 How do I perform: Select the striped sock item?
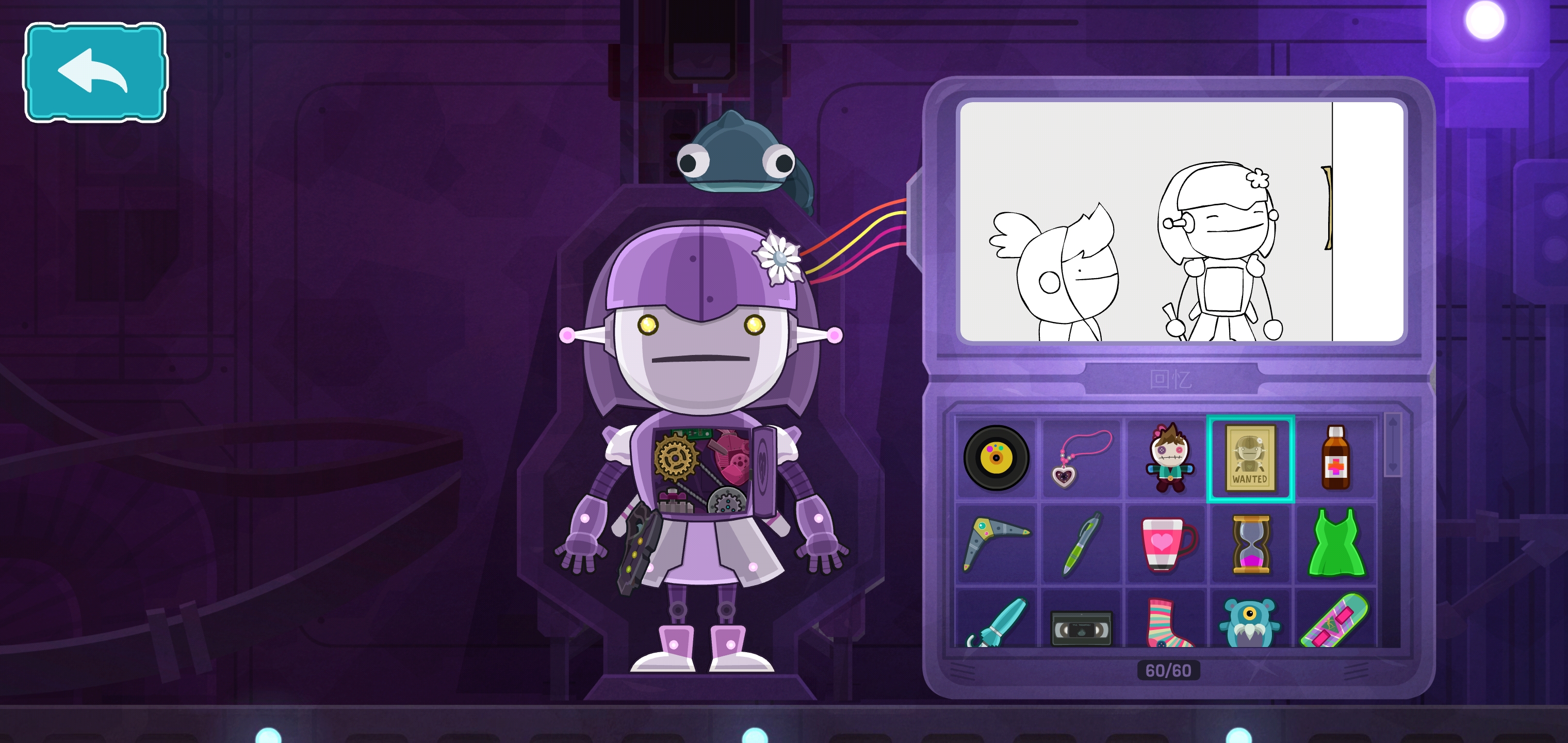pos(1167,622)
